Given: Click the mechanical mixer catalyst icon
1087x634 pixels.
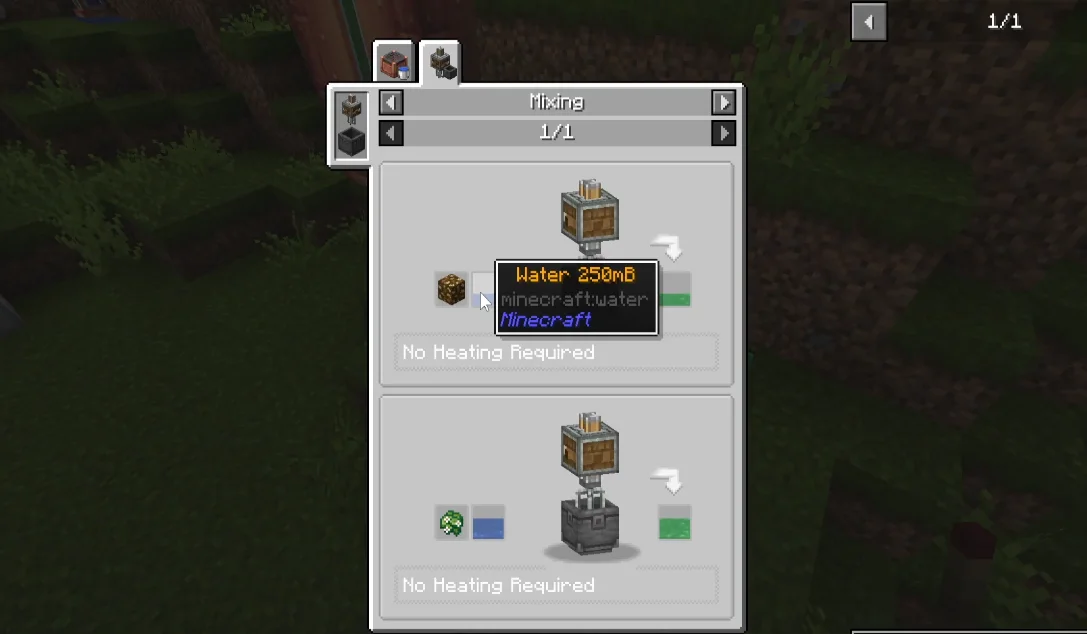Looking at the screenshot, I should 351,108.
